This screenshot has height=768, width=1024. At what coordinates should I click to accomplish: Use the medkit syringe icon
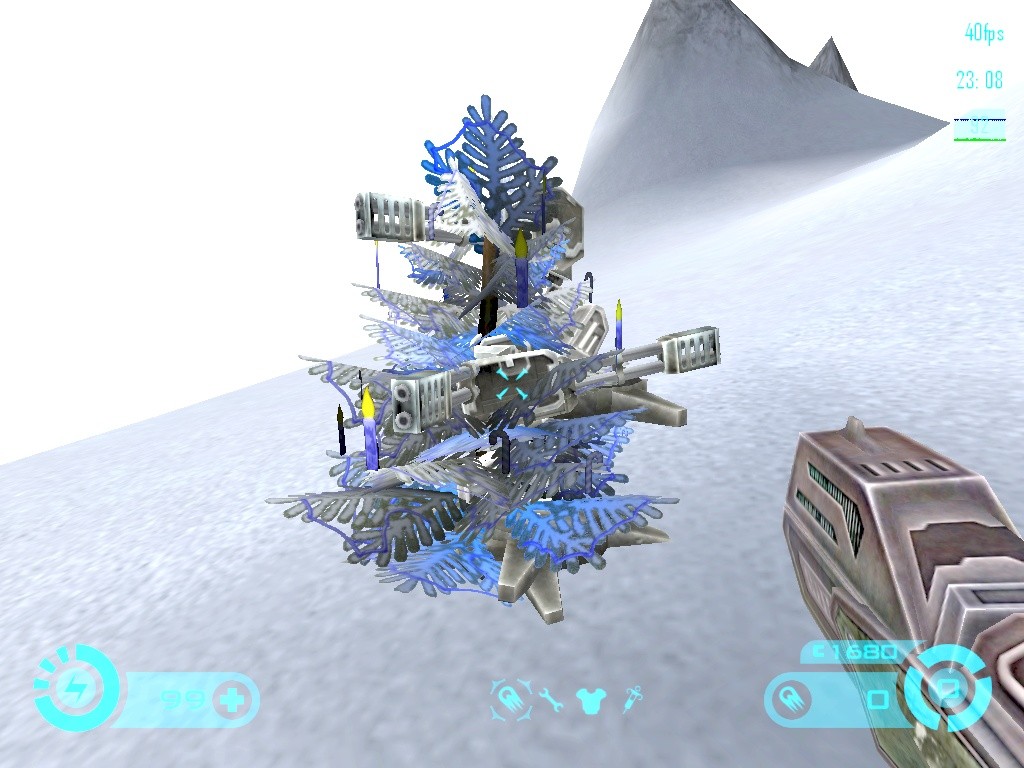pos(630,699)
